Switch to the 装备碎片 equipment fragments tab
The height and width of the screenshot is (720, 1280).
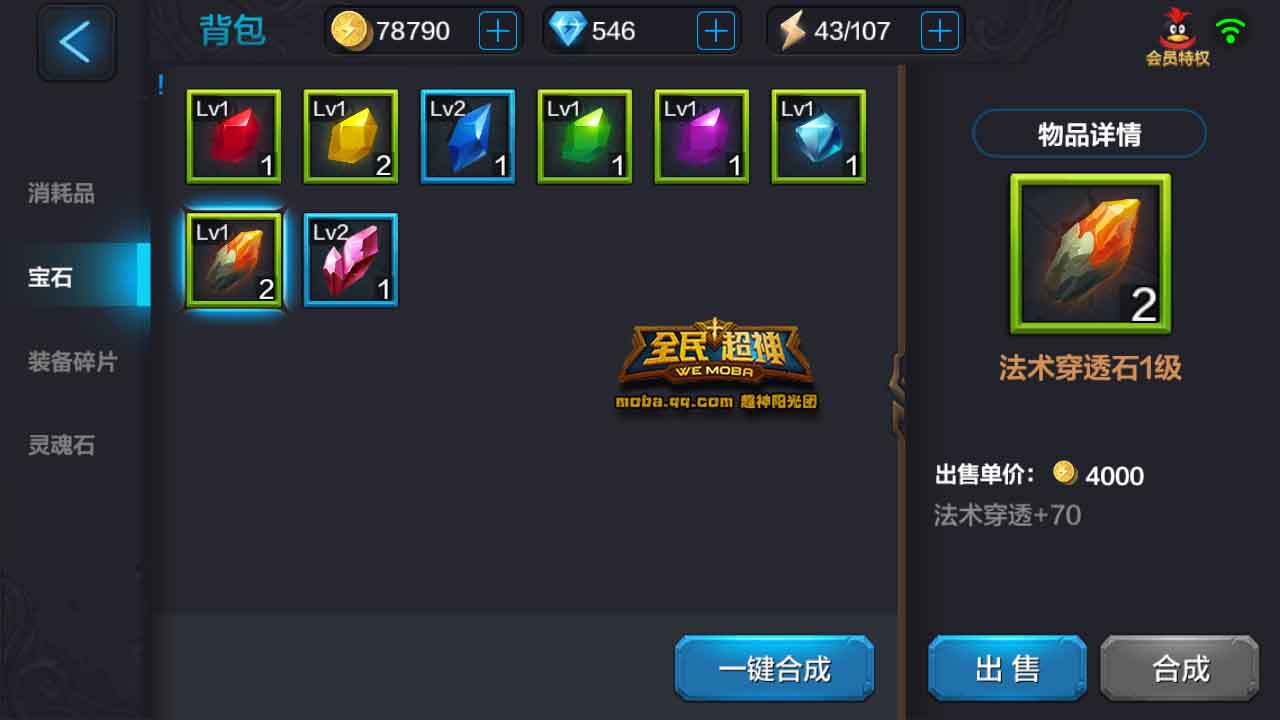click(72, 362)
